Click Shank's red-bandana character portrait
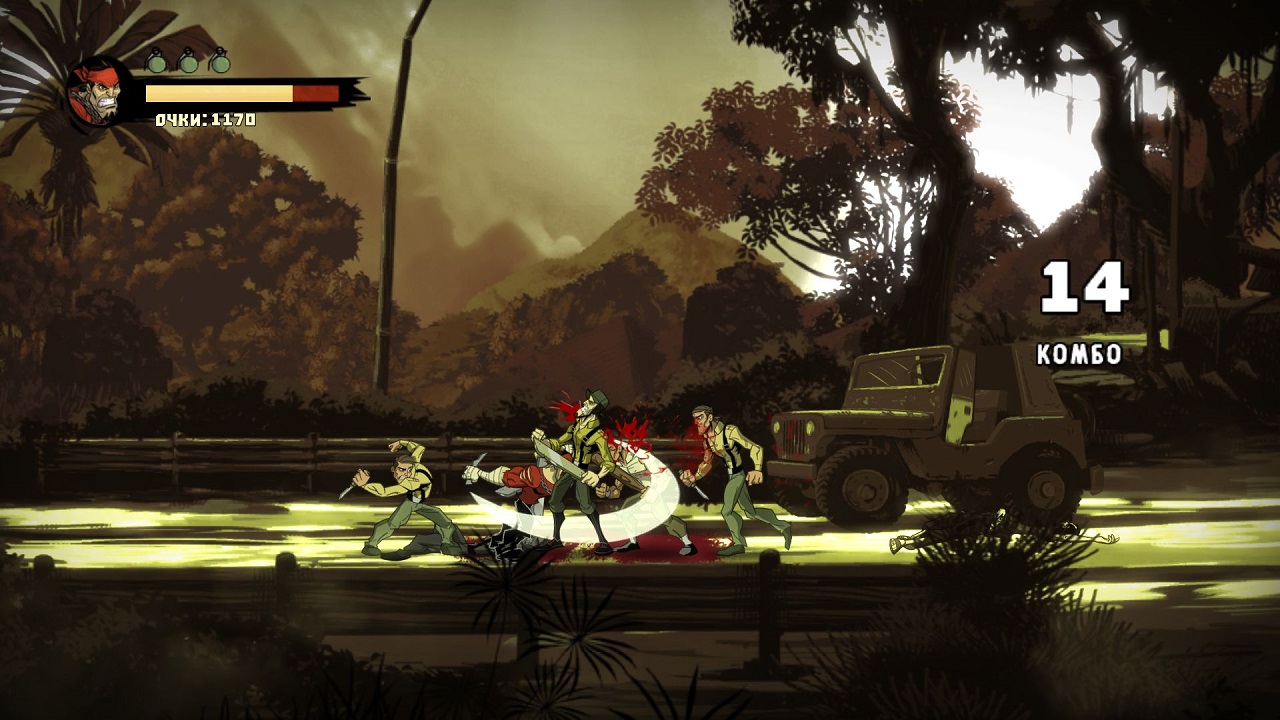Screen dimensions: 1280x720 click(x=96, y=92)
